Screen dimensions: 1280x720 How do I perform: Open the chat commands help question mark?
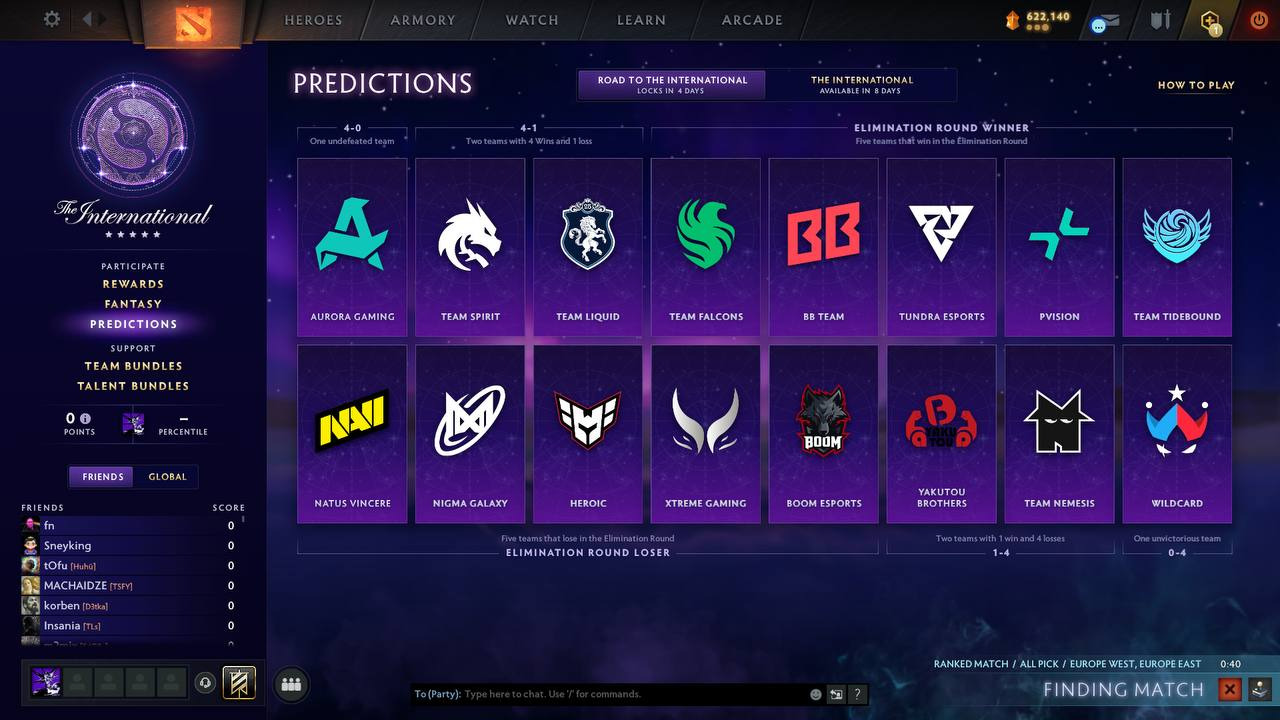click(x=857, y=693)
